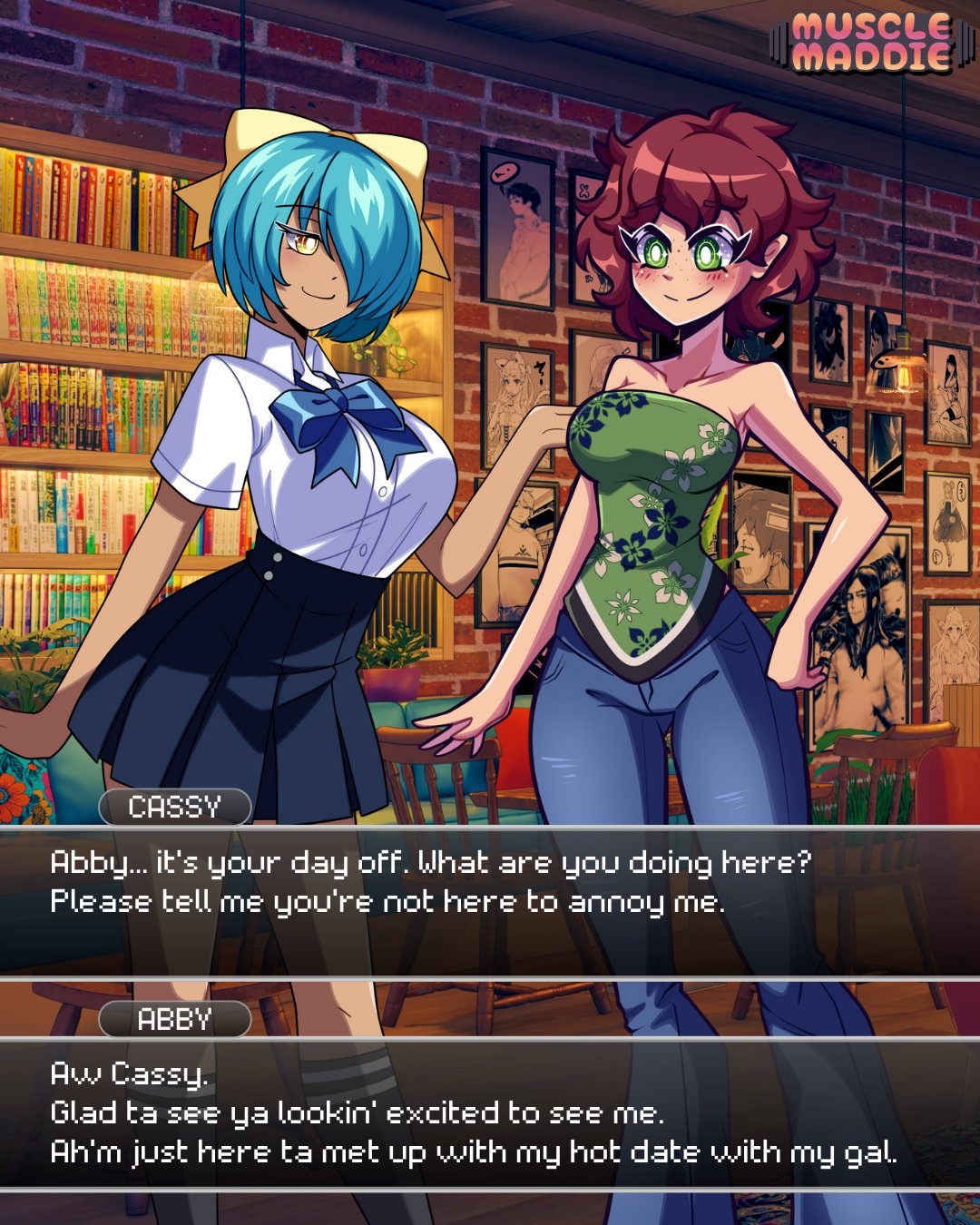The image size is (980, 1225).
Task: Advance Cassy's dialogue text box
Action: [490, 900]
